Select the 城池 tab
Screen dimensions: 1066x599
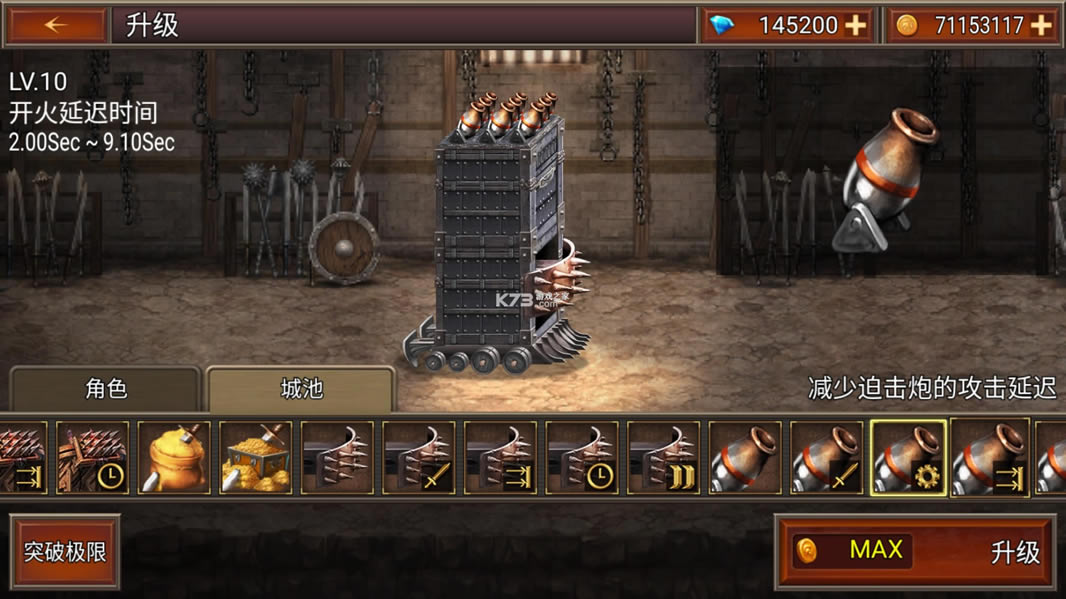pos(300,388)
